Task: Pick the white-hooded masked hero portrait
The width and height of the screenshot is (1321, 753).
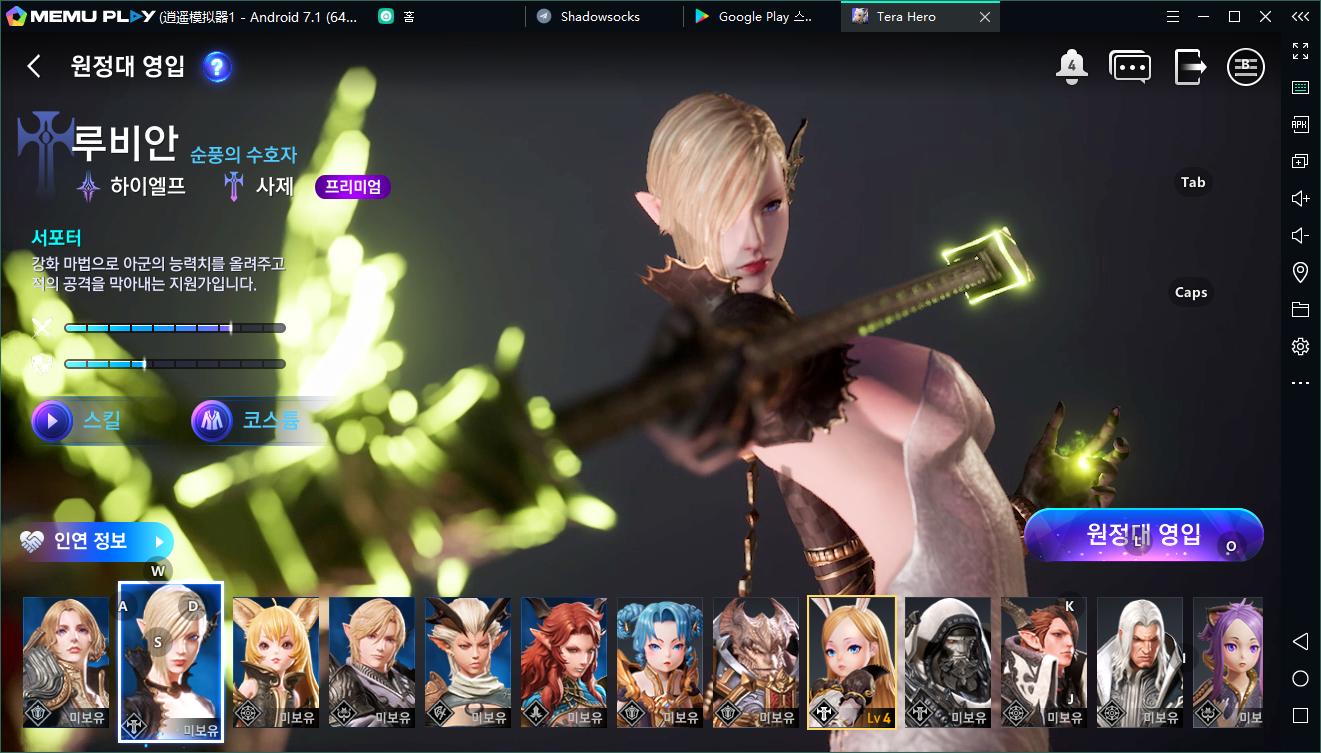Action: (x=947, y=662)
